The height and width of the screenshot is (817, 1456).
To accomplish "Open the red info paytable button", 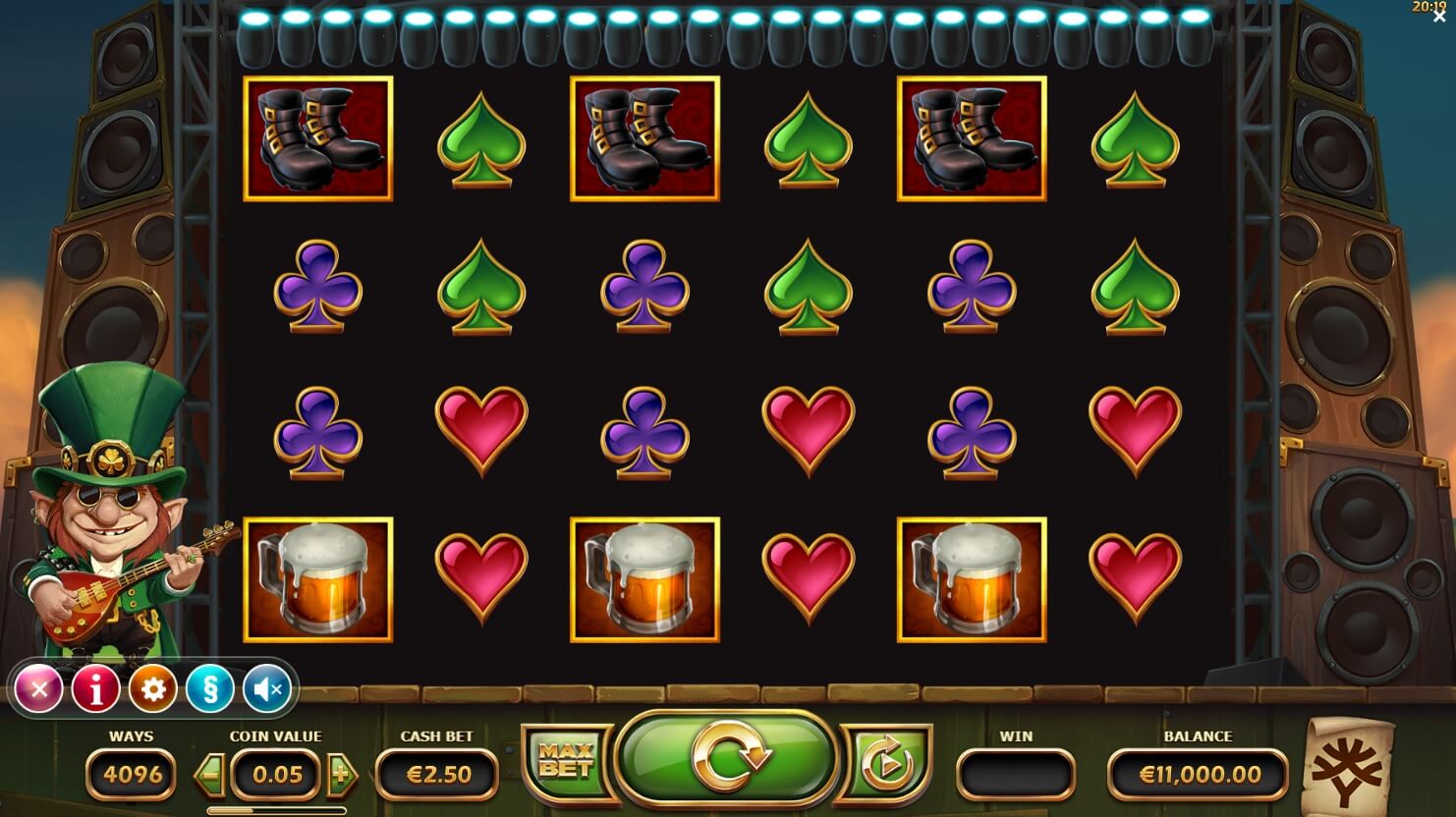I will tap(96, 689).
